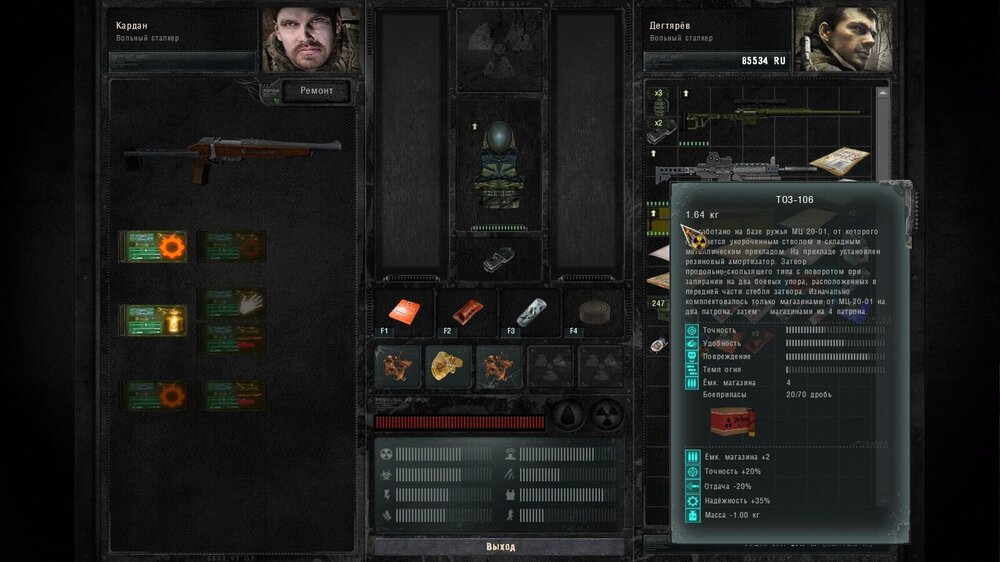The height and width of the screenshot is (562, 1000).
Task: Select the TOZ-106 shotgun in the upgrade panel
Action: click(232, 157)
